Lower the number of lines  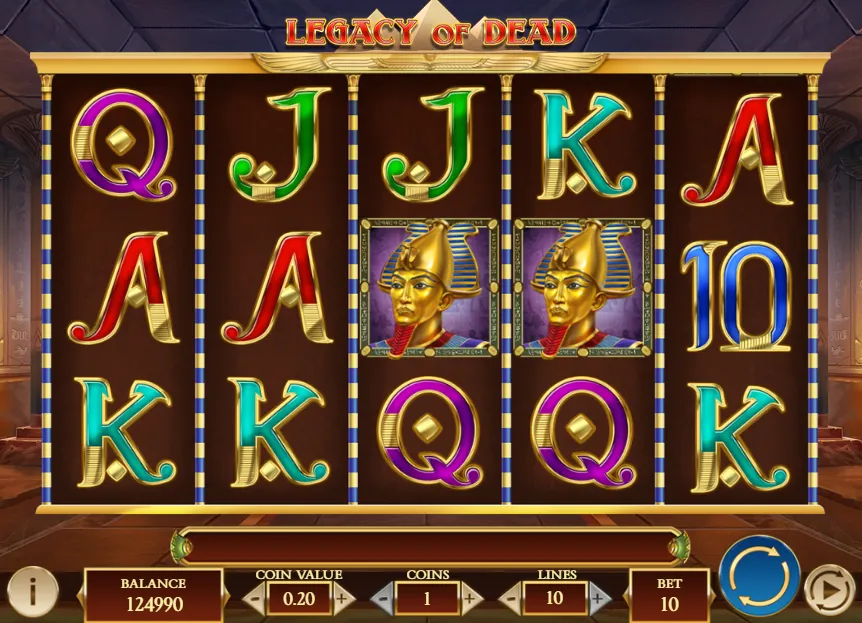[x=510, y=598]
